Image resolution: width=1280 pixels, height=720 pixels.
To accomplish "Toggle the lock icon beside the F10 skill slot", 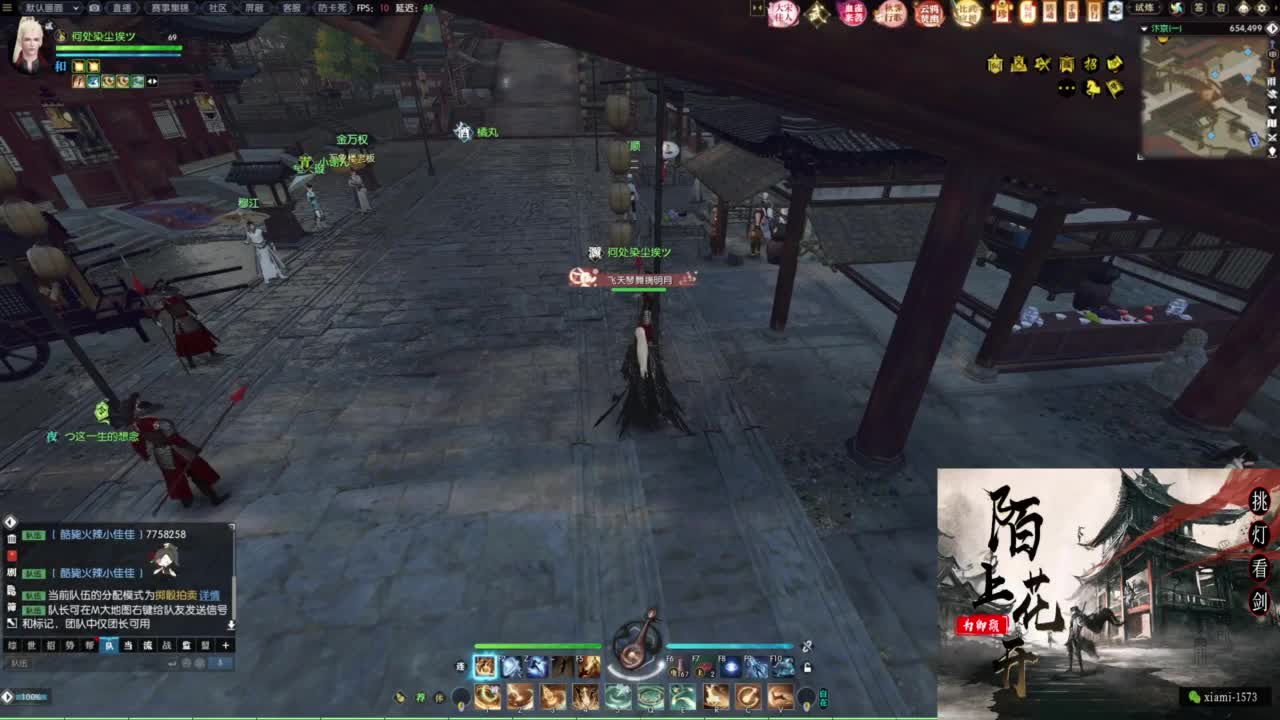I will pyautogui.click(x=807, y=665).
